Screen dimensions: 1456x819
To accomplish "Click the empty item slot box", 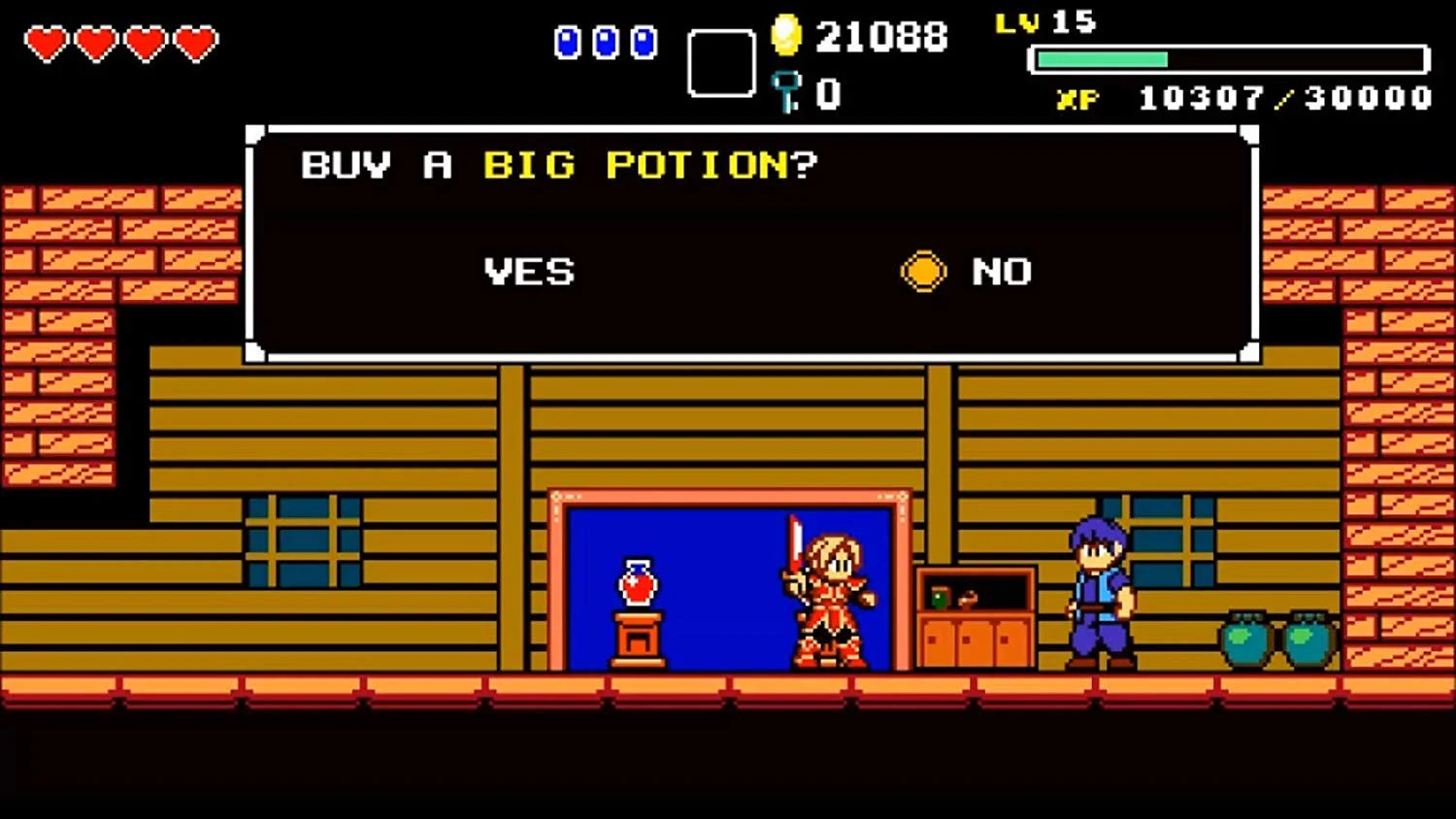I will (722, 60).
